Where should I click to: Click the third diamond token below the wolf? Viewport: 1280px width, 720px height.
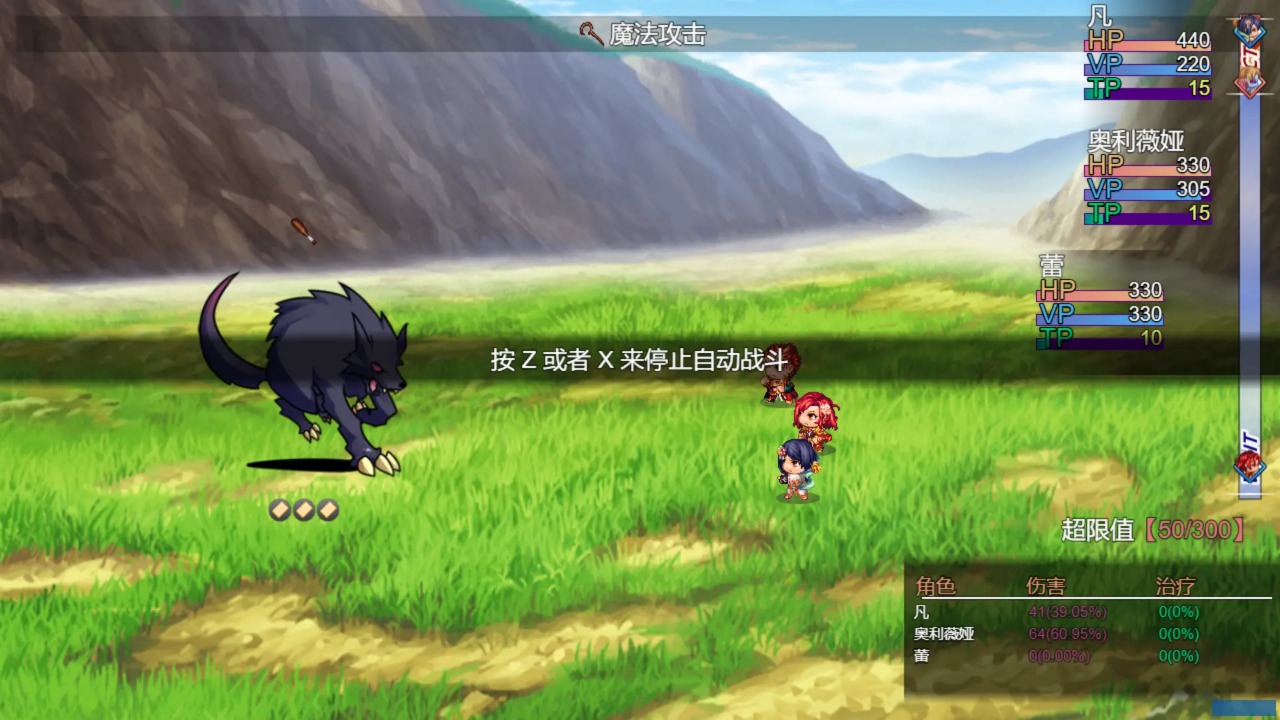tap(326, 508)
